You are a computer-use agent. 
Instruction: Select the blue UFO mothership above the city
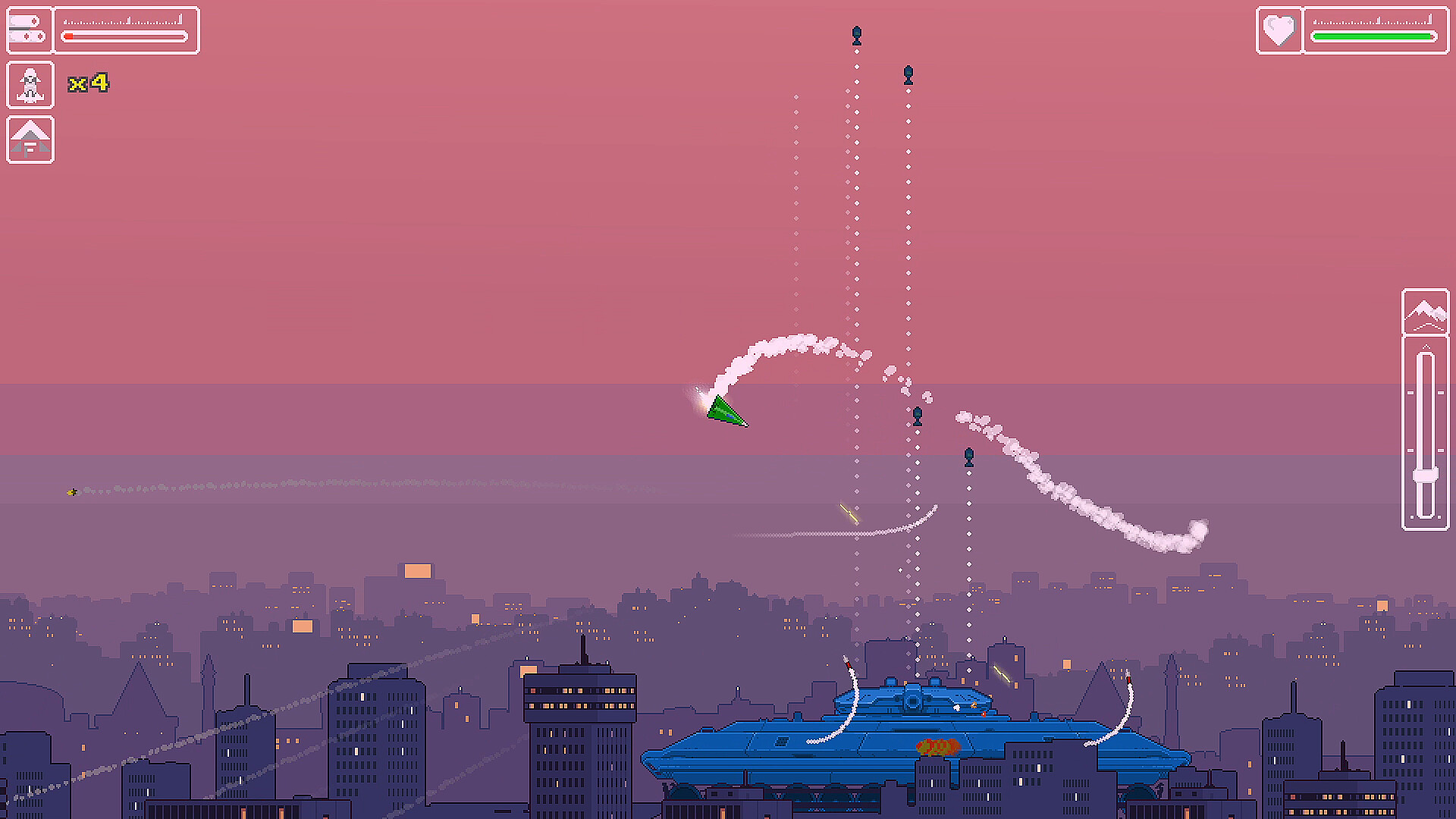[x=910, y=728]
